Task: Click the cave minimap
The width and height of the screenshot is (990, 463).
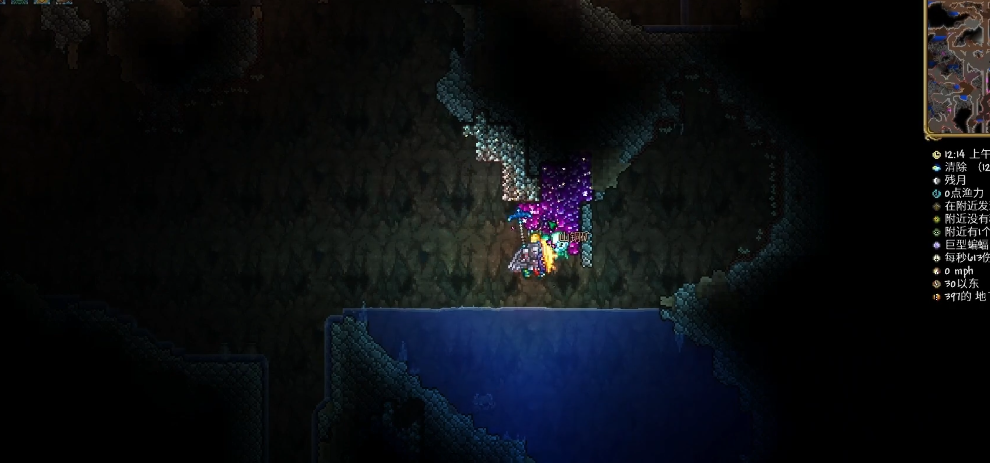Action: click(x=958, y=67)
